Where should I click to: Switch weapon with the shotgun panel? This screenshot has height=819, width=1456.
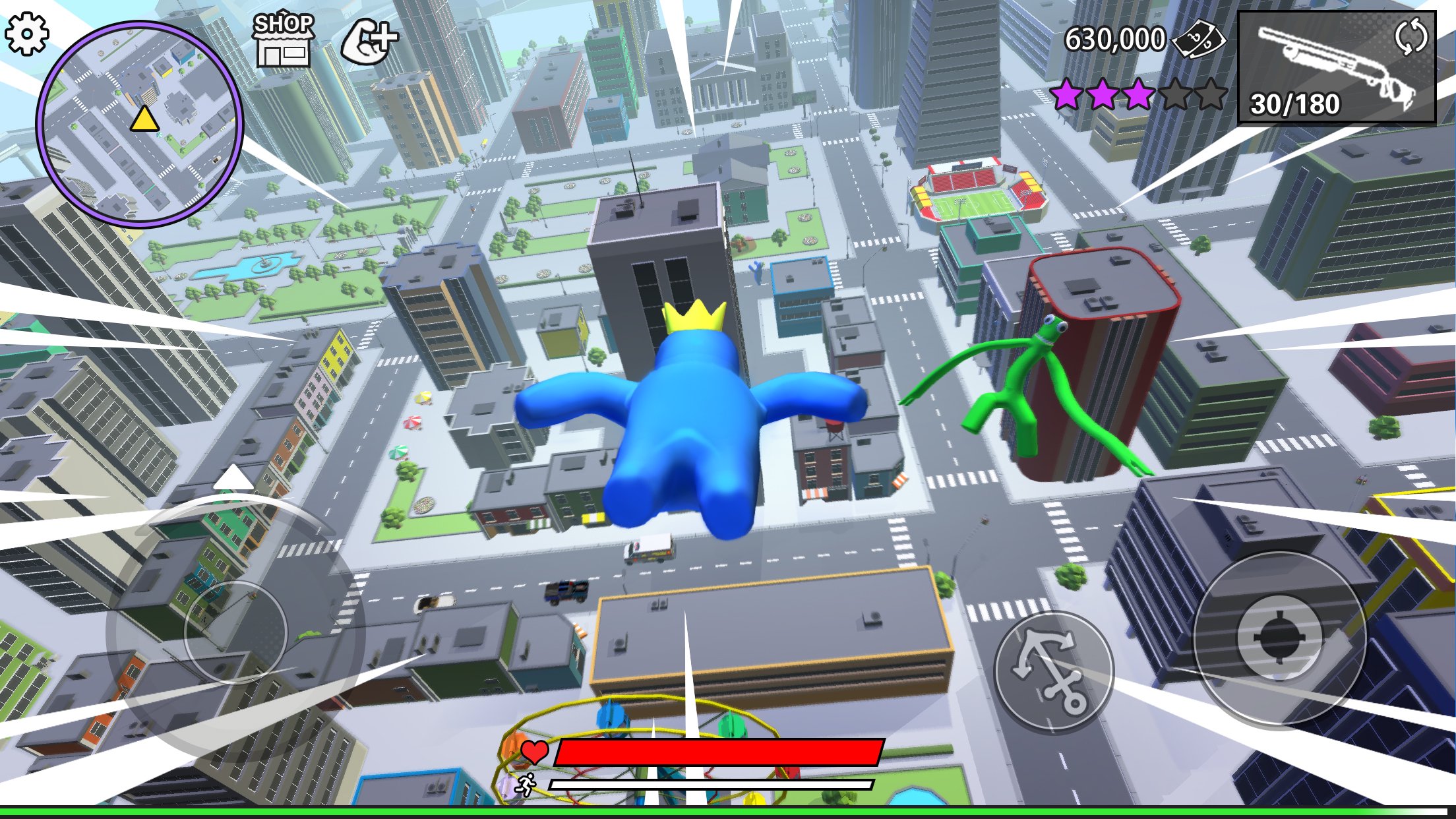tap(1337, 67)
